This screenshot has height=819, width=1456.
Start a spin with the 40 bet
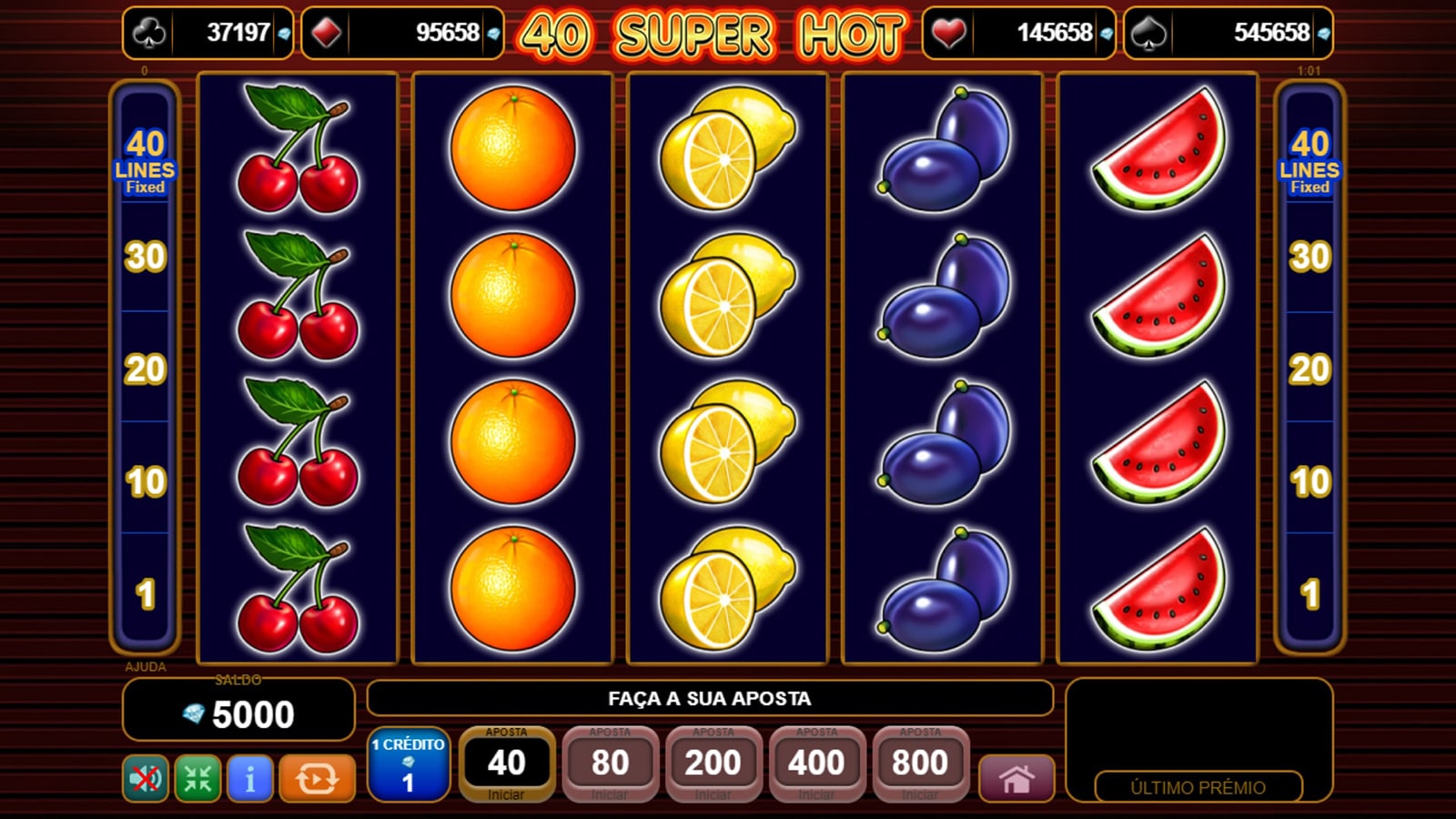point(506,763)
